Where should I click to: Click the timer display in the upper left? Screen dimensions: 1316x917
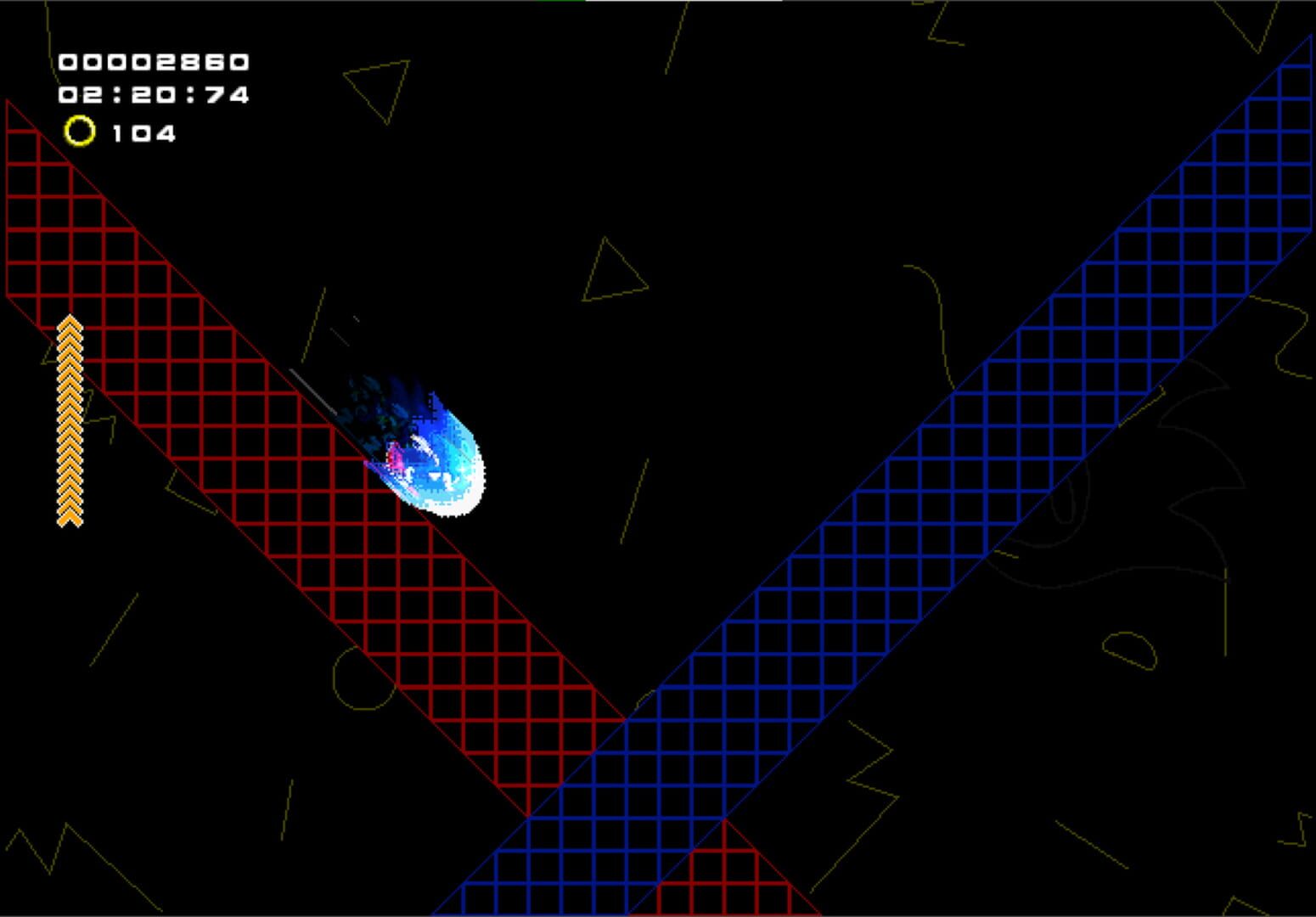(153, 93)
